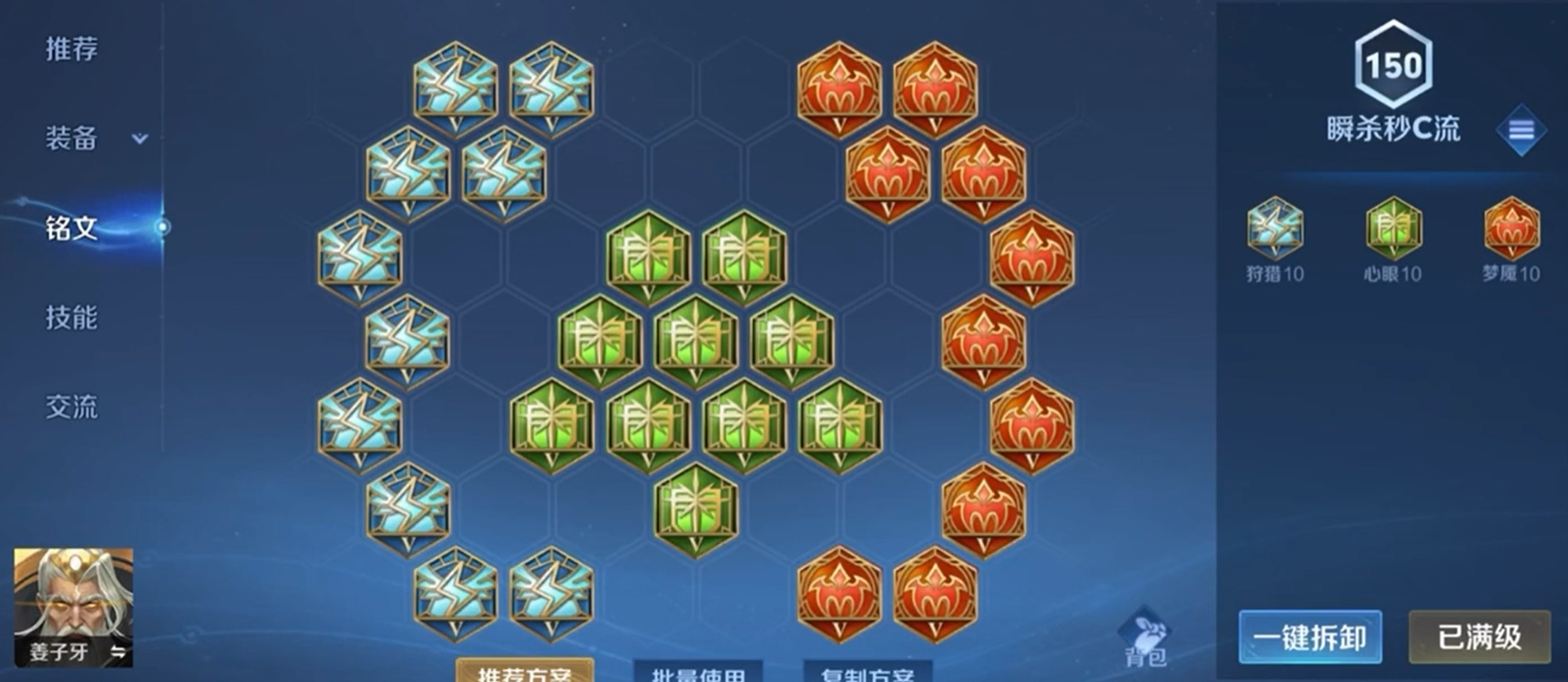Viewport: 1568px width, 682px height.
Task: Select the 心眼10 rune icon
Action: [1391, 235]
